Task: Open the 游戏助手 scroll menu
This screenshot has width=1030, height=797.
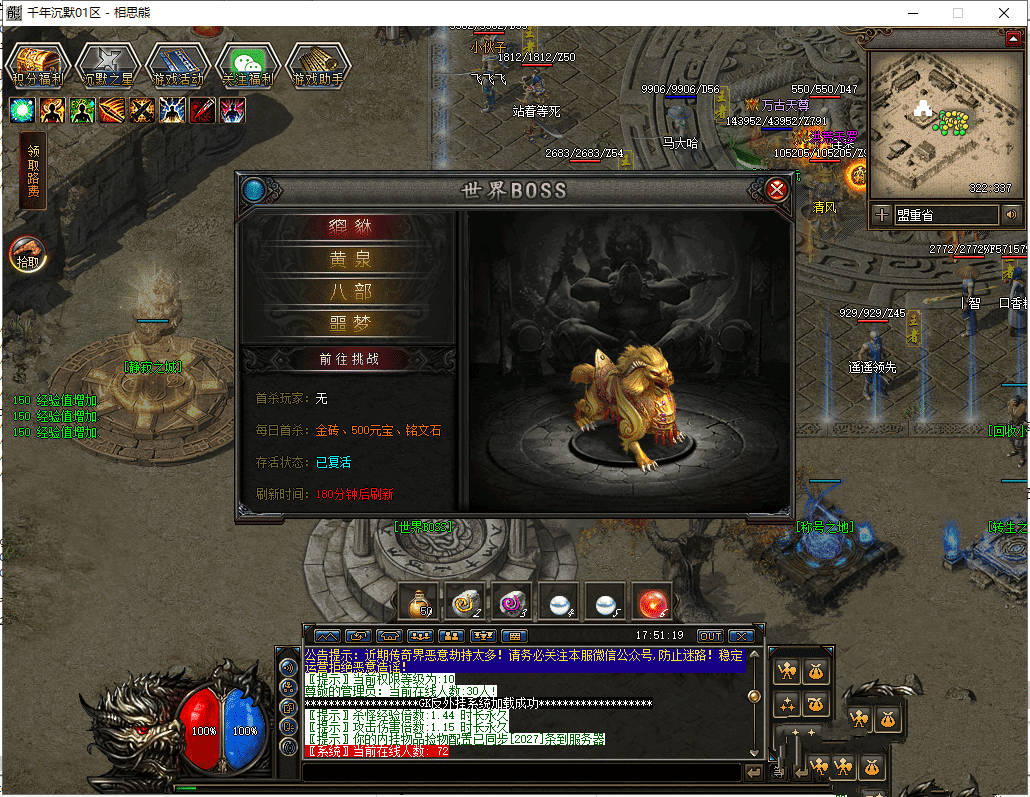Action: coord(318,65)
